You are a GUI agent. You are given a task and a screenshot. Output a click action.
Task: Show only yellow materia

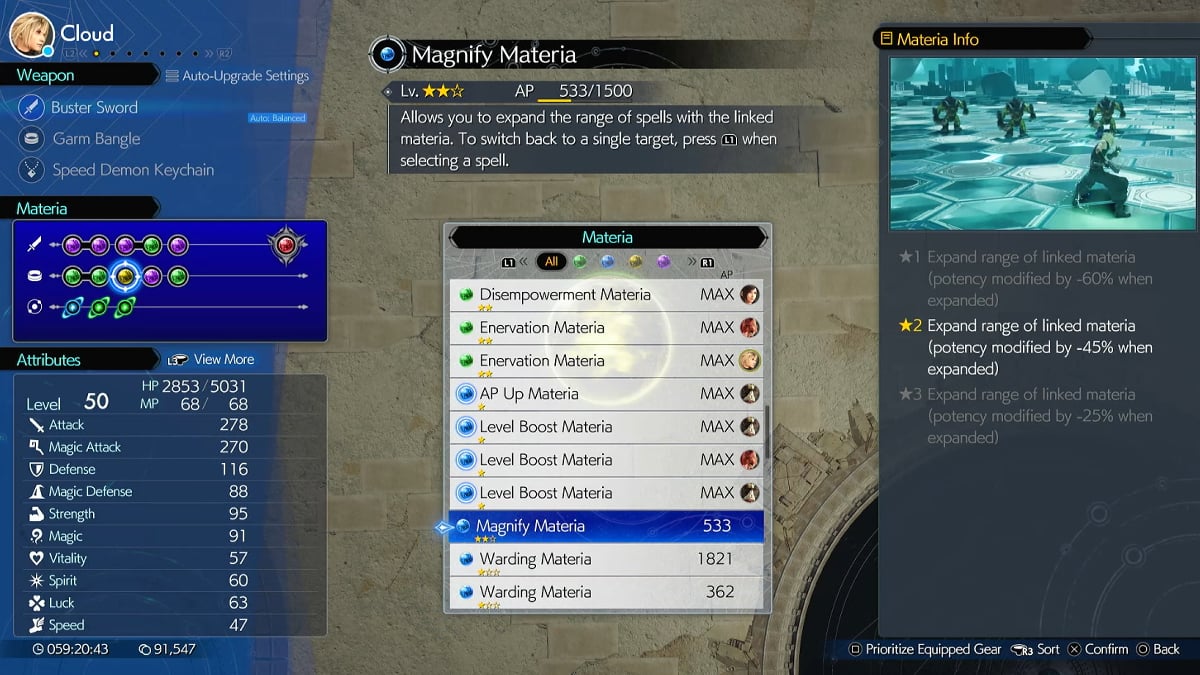(635, 262)
